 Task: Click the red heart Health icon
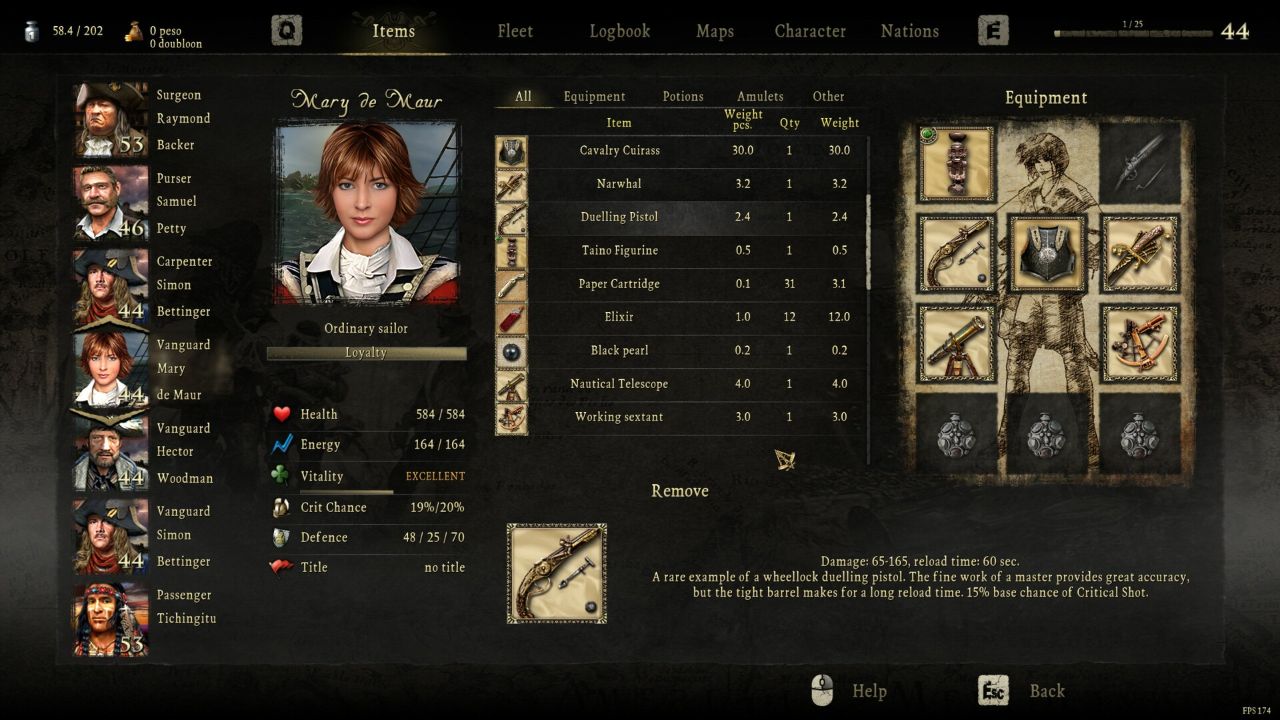(284, 414)
